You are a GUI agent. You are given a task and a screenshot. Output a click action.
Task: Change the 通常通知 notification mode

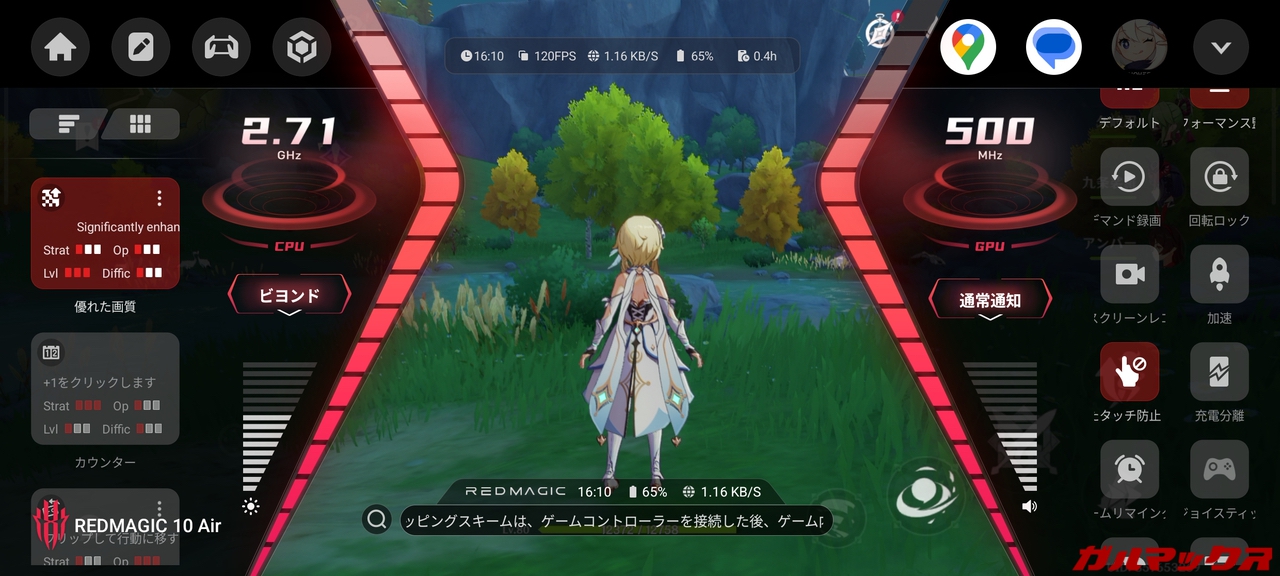pos(990,300)
